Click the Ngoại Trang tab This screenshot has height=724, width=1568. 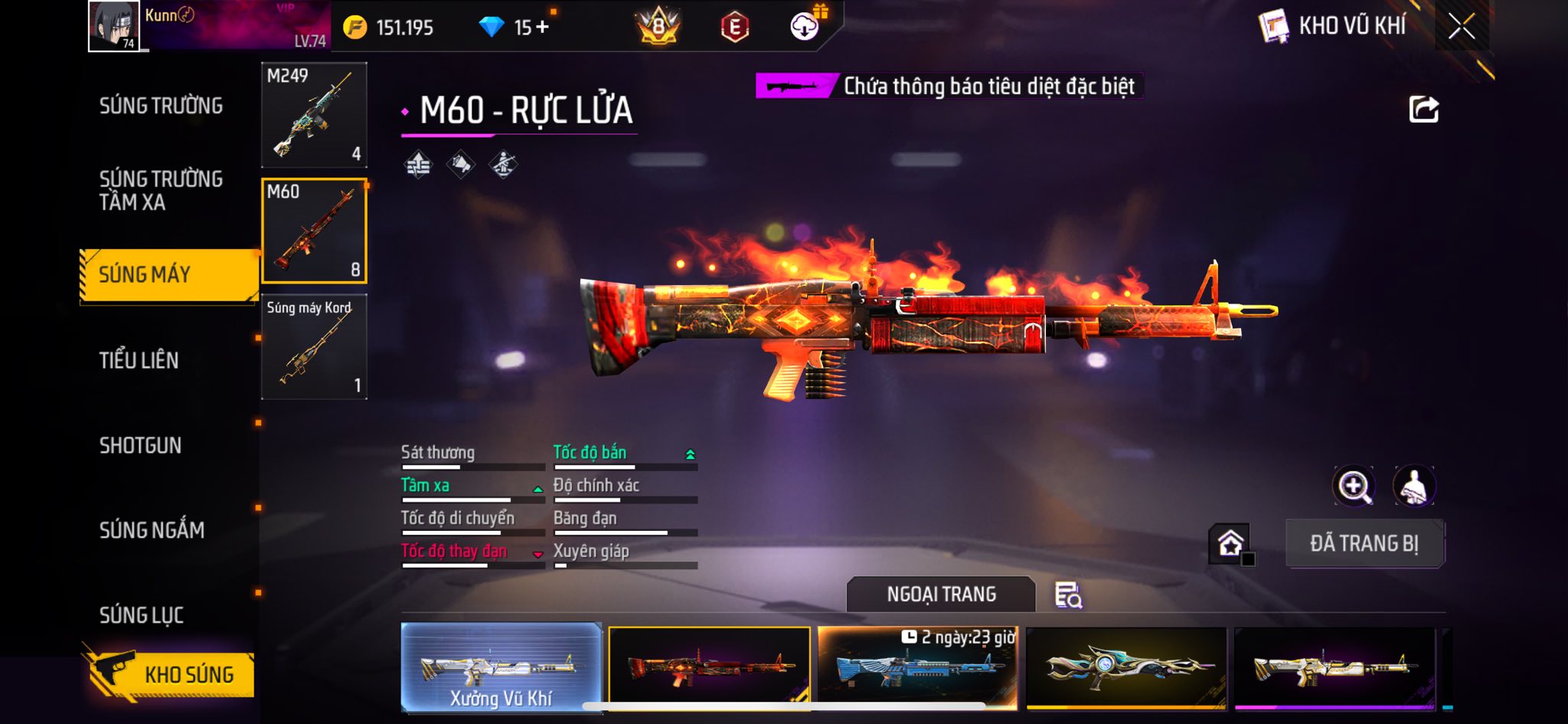941,595
